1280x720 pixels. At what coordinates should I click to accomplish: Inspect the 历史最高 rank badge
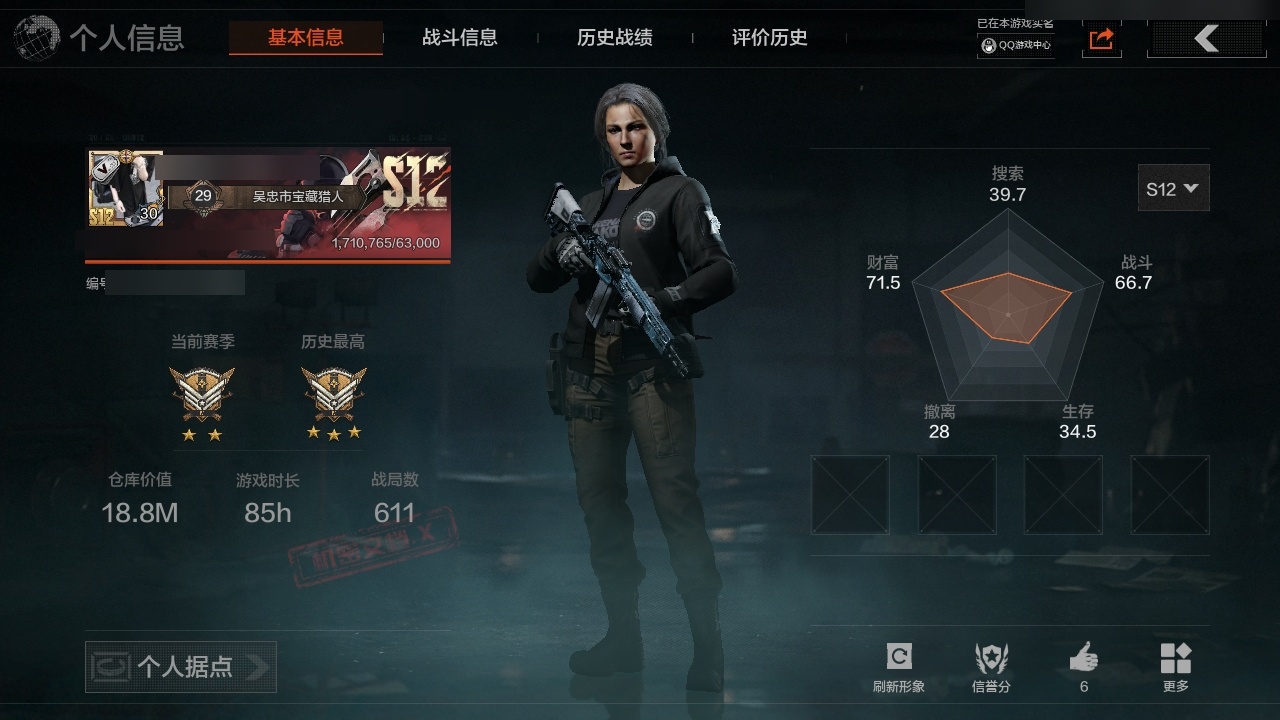point(334,394)
